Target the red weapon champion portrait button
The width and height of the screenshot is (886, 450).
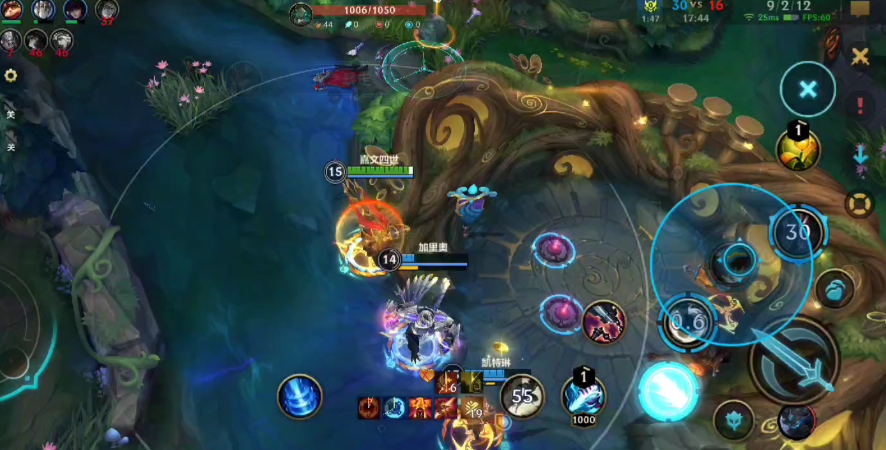[604, 321]
